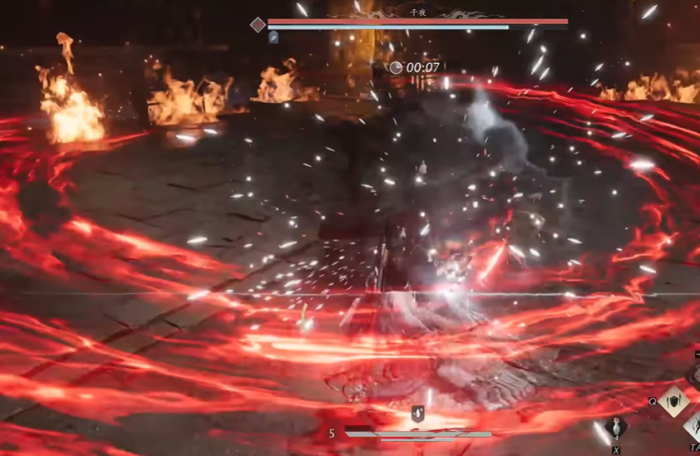
Task: Activate the shield skill diamond icon
Action: (672, 402)
